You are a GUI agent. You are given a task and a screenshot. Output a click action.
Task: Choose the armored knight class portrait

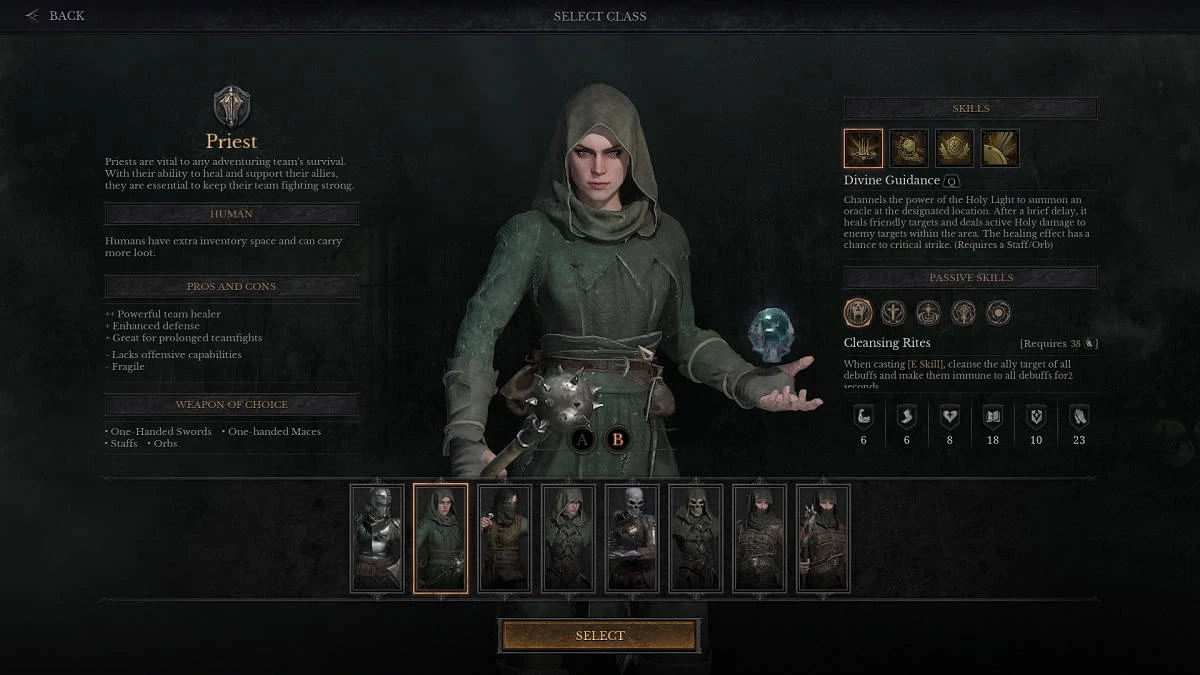point(377,538)
